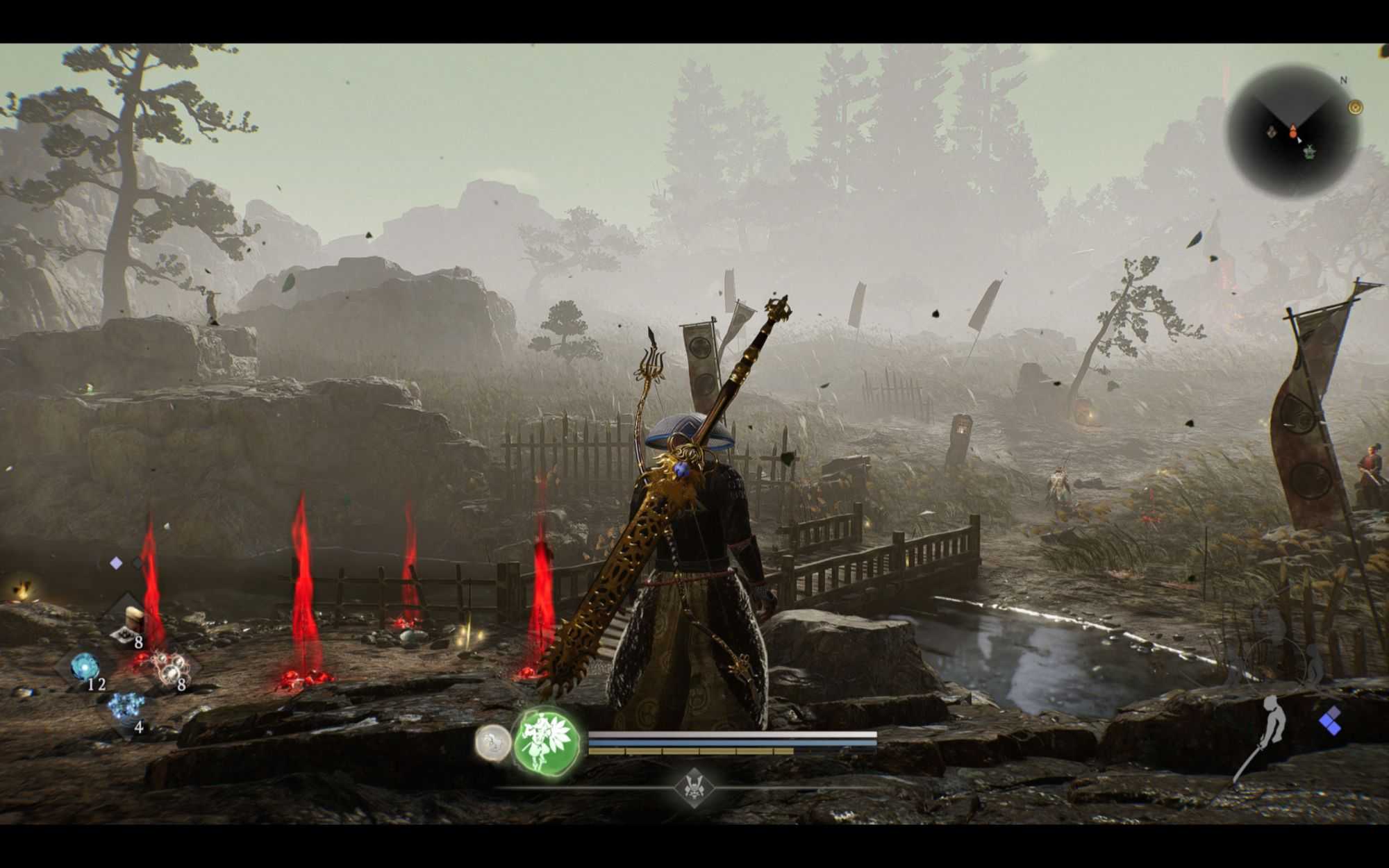1389x868 pixels.
Task: Use the white sparking orbs item
Action: click(x=169, y=667)
